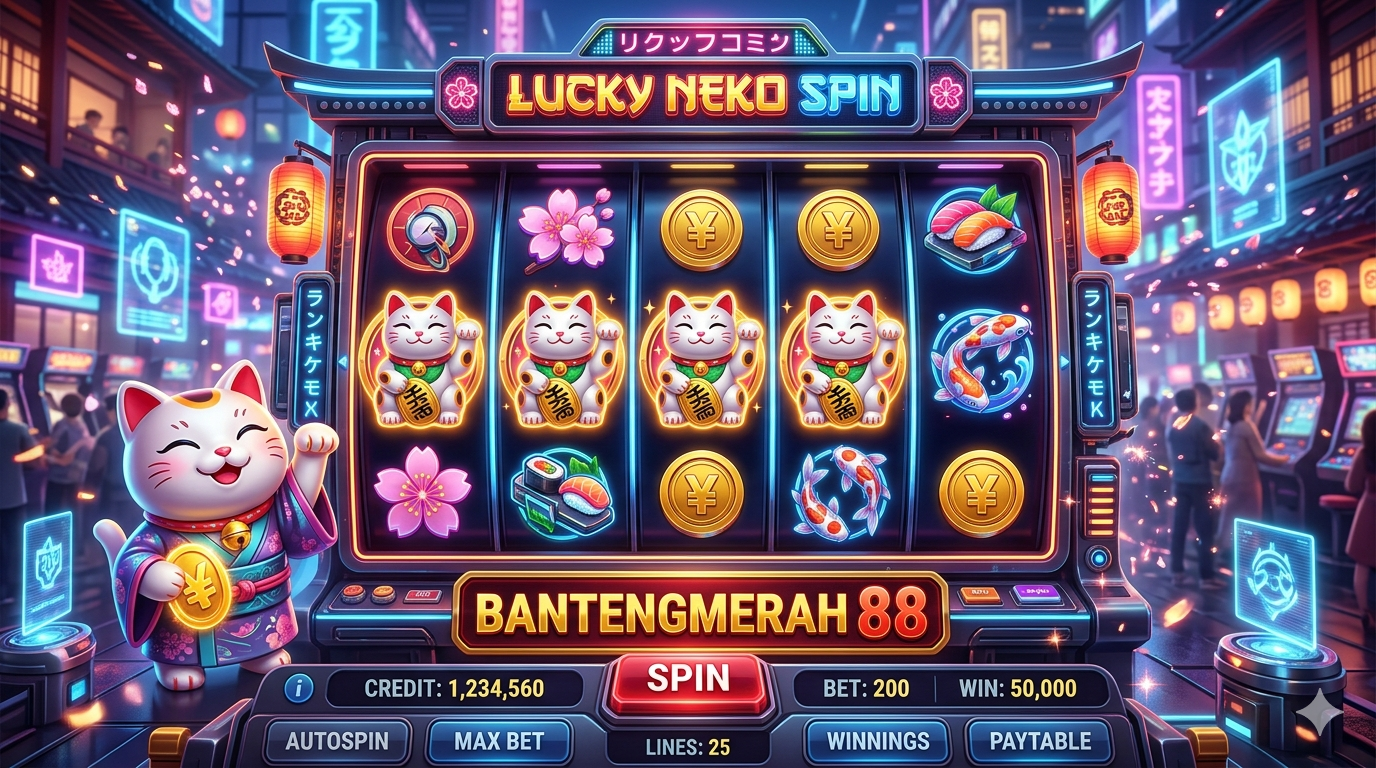Hit the red SPIN button

pos(688,680)
